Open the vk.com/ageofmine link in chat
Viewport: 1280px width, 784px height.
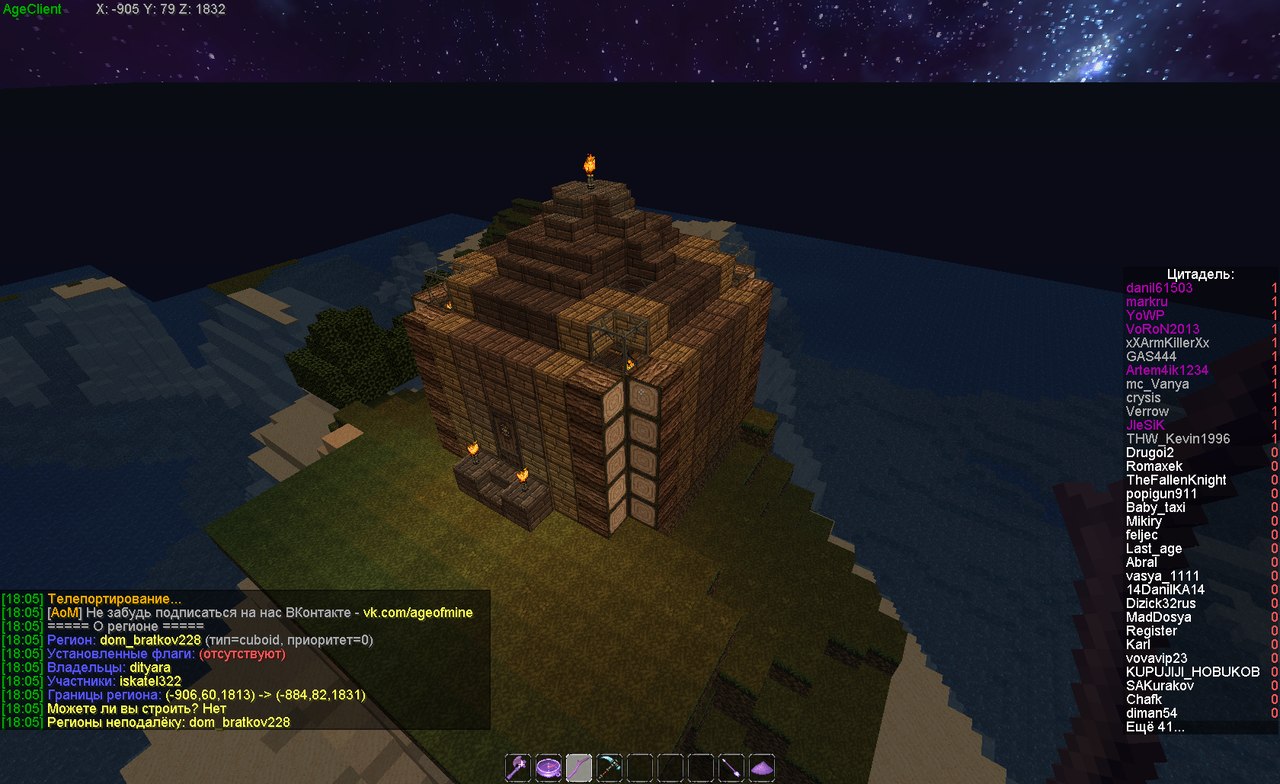(417, 612)
